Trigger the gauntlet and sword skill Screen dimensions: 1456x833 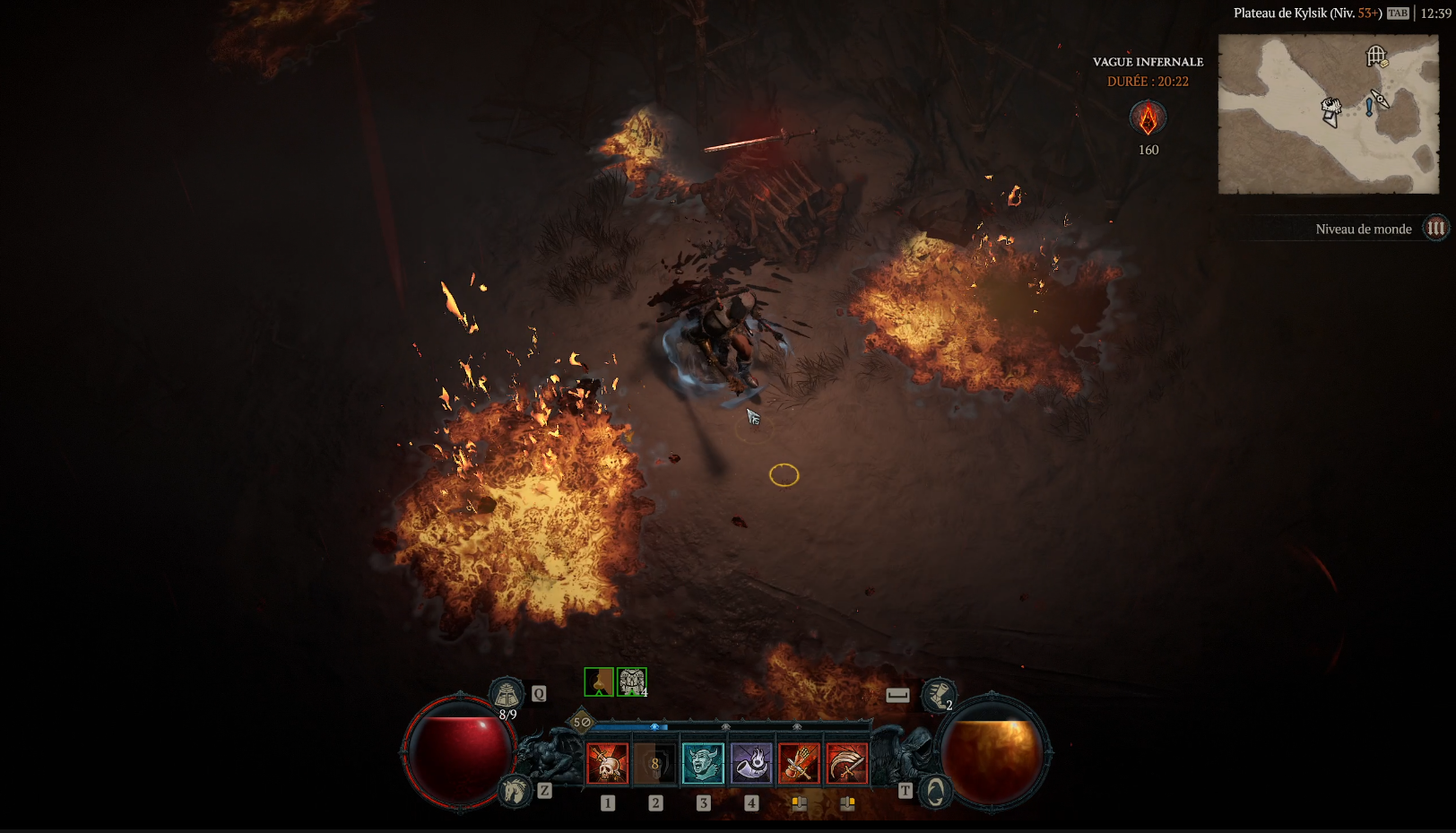(x=799, y=764)
